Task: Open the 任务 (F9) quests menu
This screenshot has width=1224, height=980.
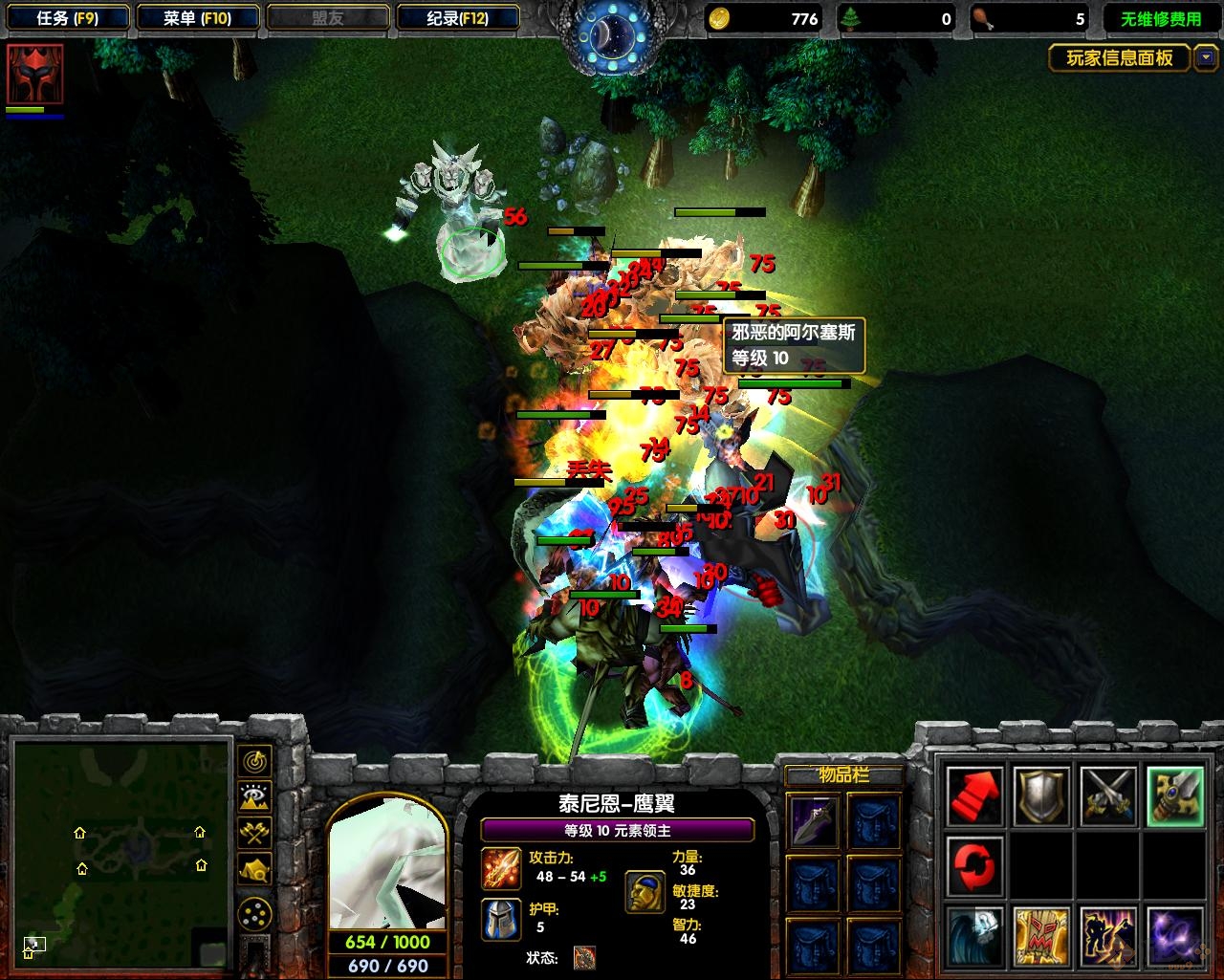Action: click(x=67, y=18)
